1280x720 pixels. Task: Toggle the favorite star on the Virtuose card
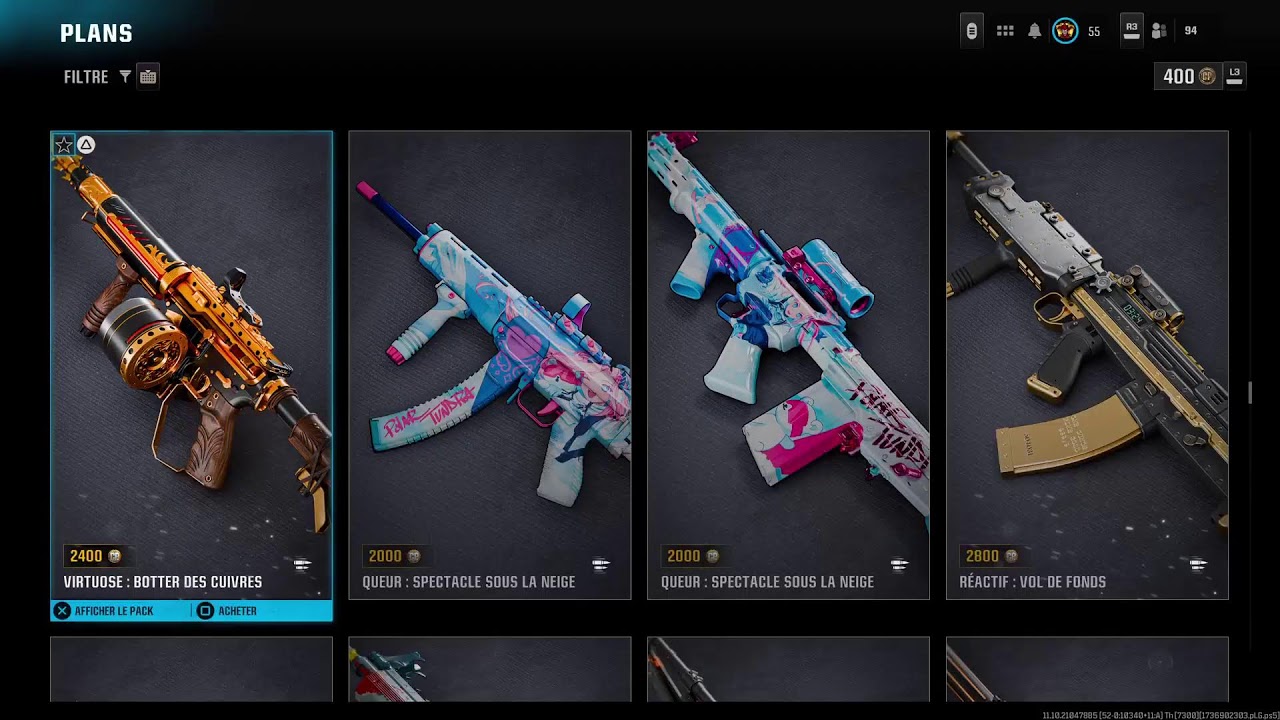(64, 146)
